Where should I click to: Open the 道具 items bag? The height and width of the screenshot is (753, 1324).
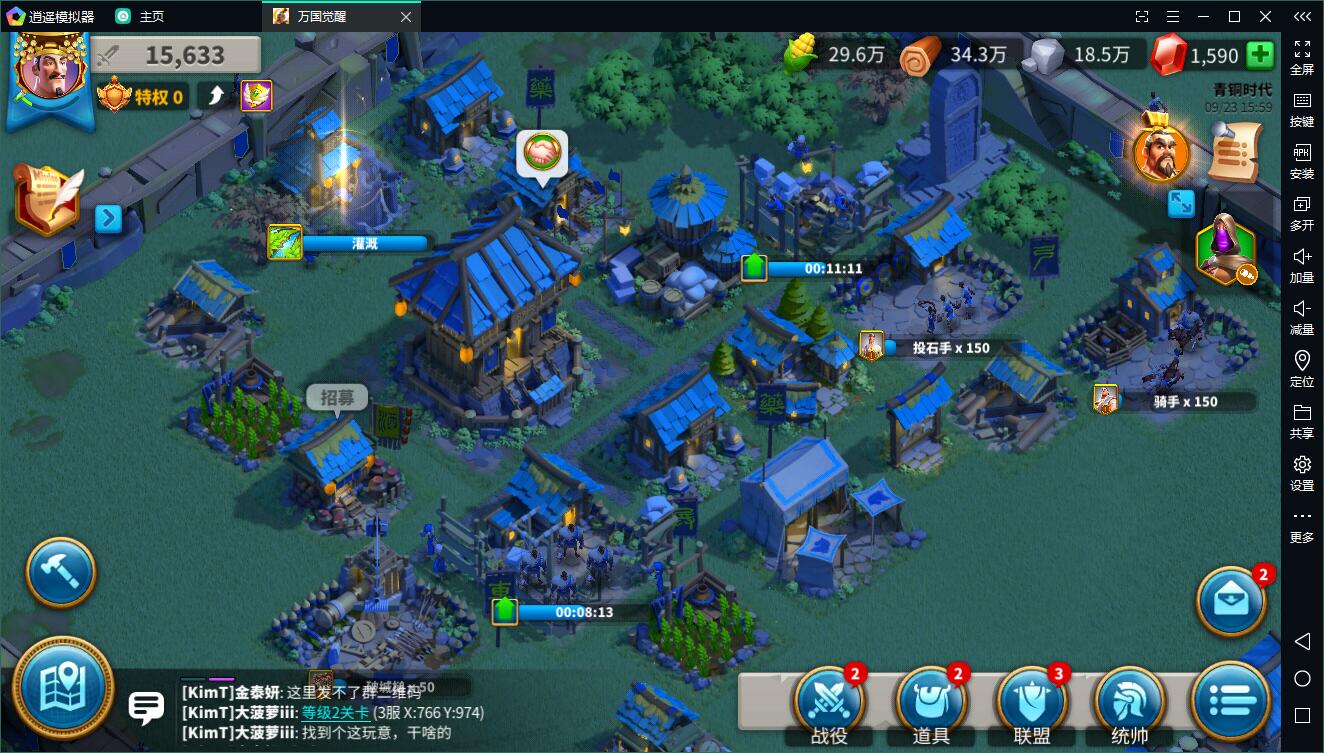tap(930, 701)
